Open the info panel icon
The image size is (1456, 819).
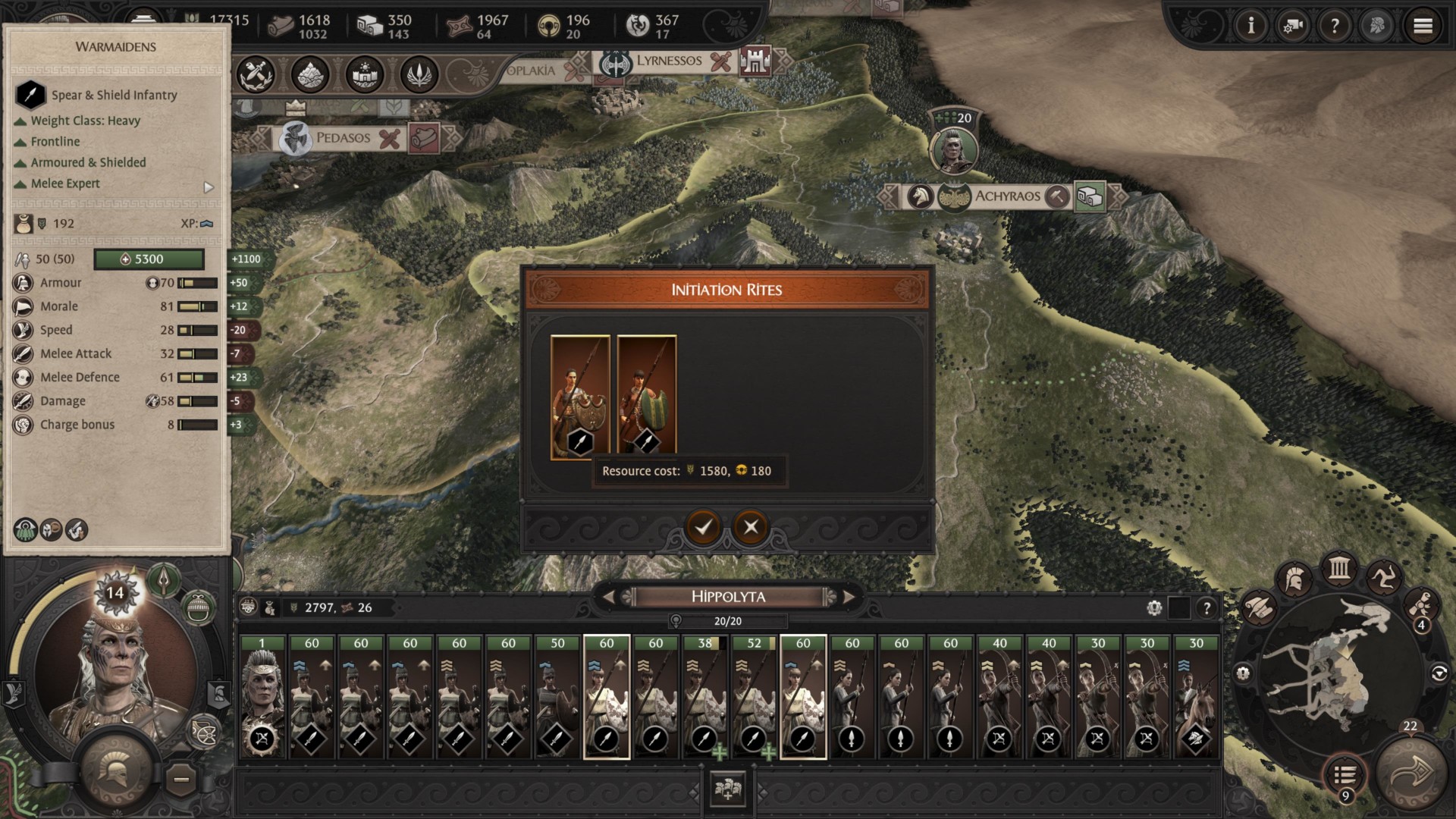pyautogui.click(x=1250, y=27)
